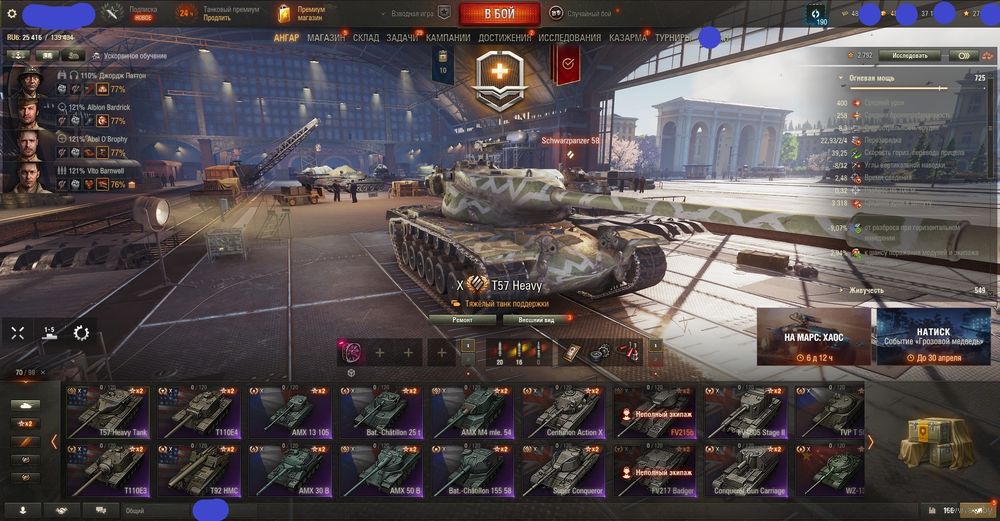Select the T110E4 tank in carousel
Image resolution: width=1000 pixels, height=521 pixels.
coord(197,410)
